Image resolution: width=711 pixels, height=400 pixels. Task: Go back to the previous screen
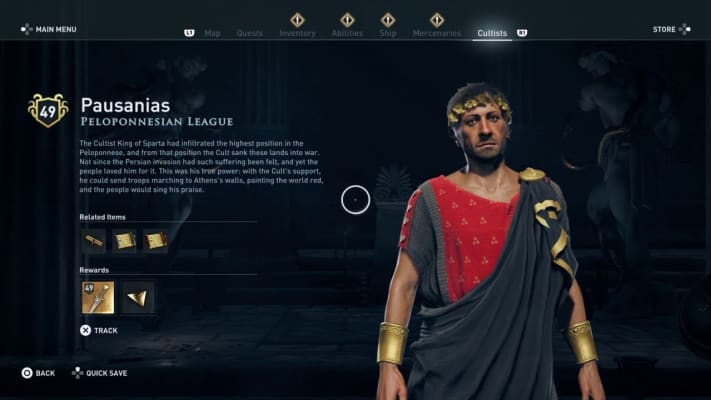[38, 373]
